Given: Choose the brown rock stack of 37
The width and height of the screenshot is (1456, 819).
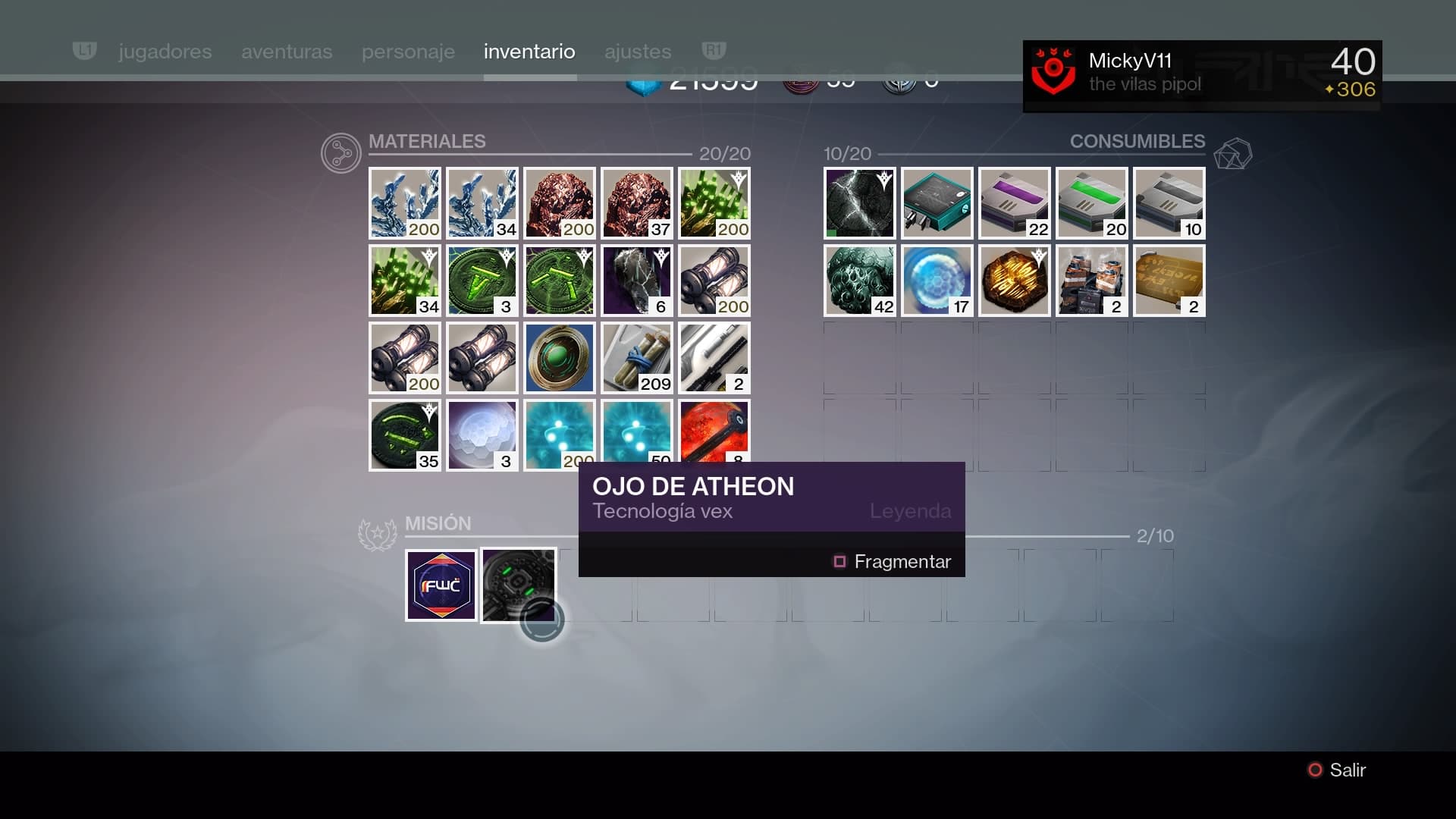Looking at the screenshot, I should tap(637, 203).
